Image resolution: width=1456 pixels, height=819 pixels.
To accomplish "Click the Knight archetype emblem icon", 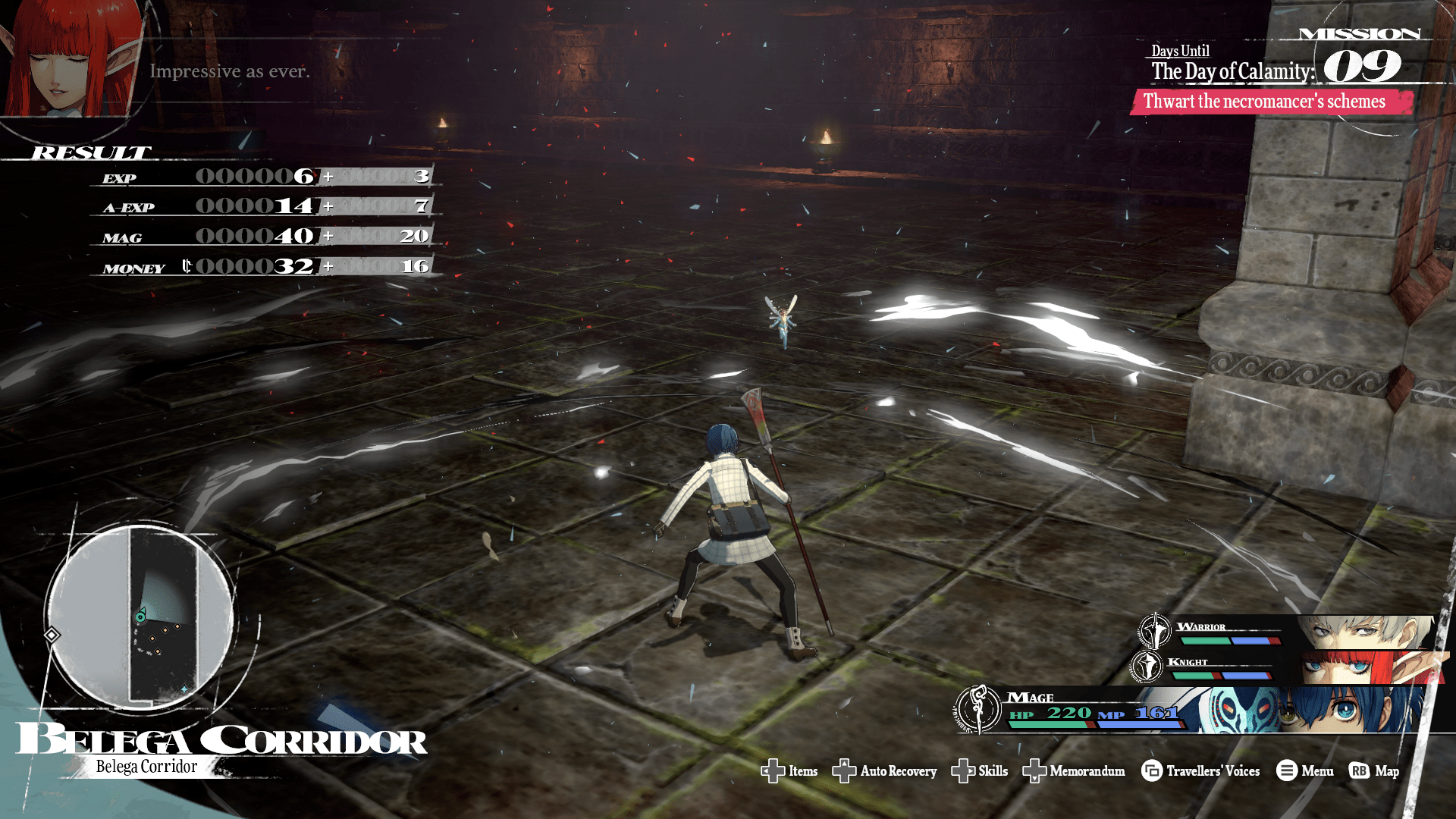I will point(1146,666).
